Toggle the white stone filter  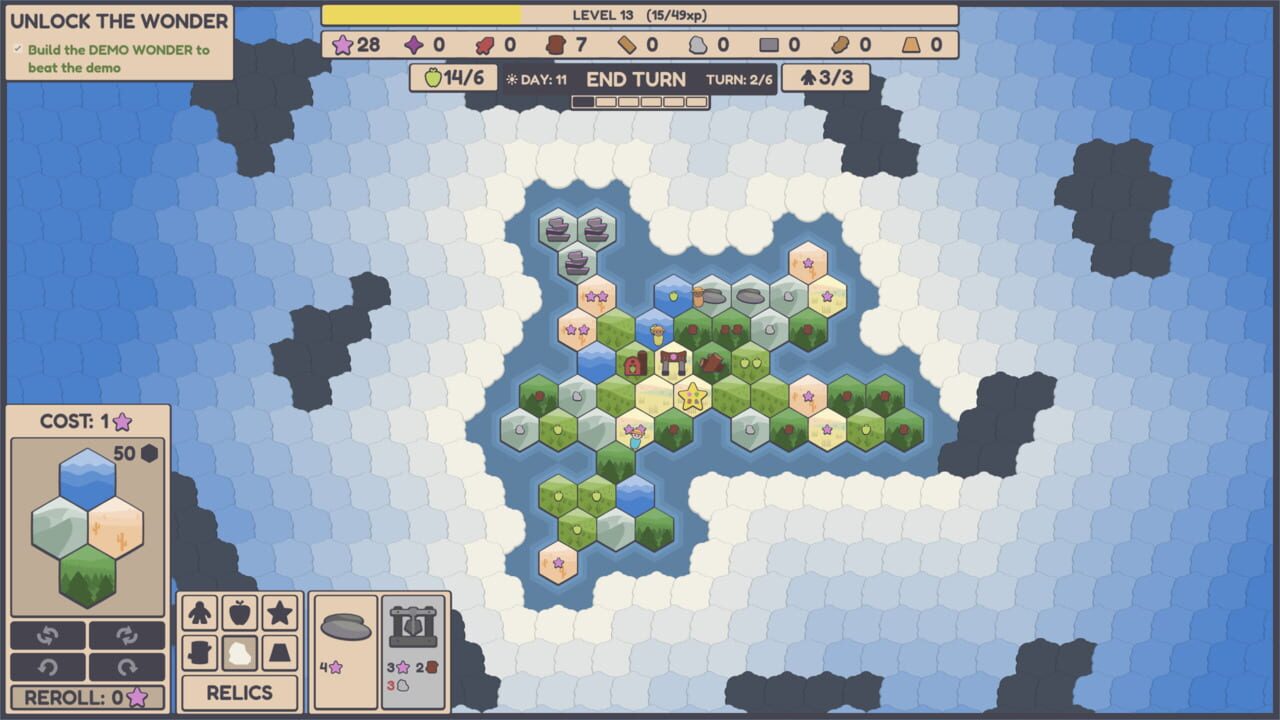click(x=239, y=653)
